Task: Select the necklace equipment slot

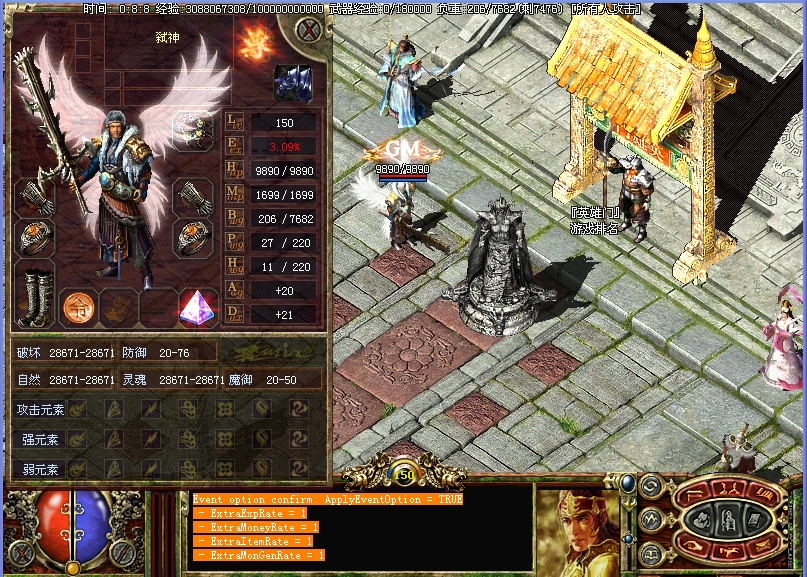Action: [x=193, y=130]
